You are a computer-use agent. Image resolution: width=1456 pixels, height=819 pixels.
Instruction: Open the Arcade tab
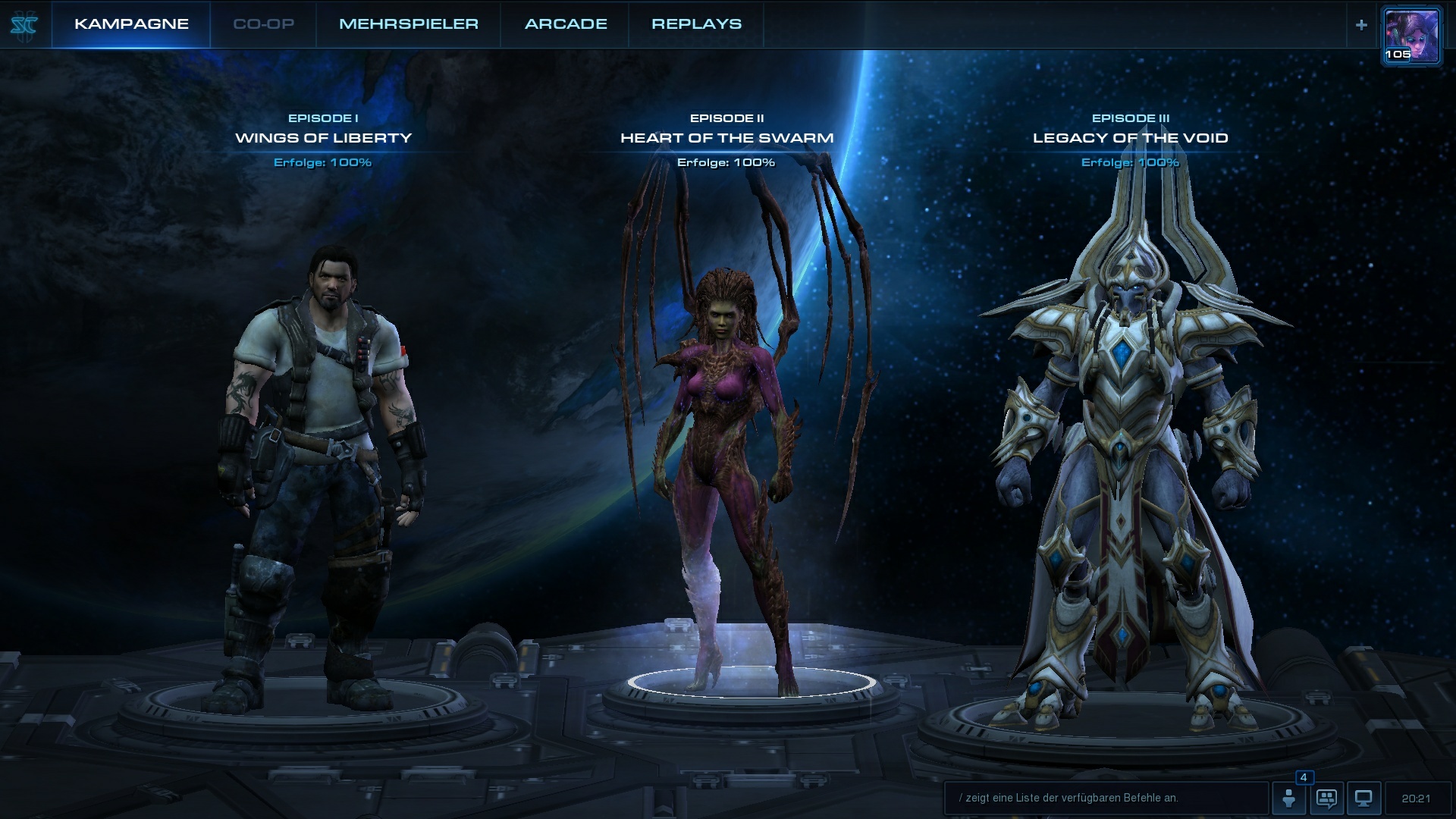pos(566,24)
